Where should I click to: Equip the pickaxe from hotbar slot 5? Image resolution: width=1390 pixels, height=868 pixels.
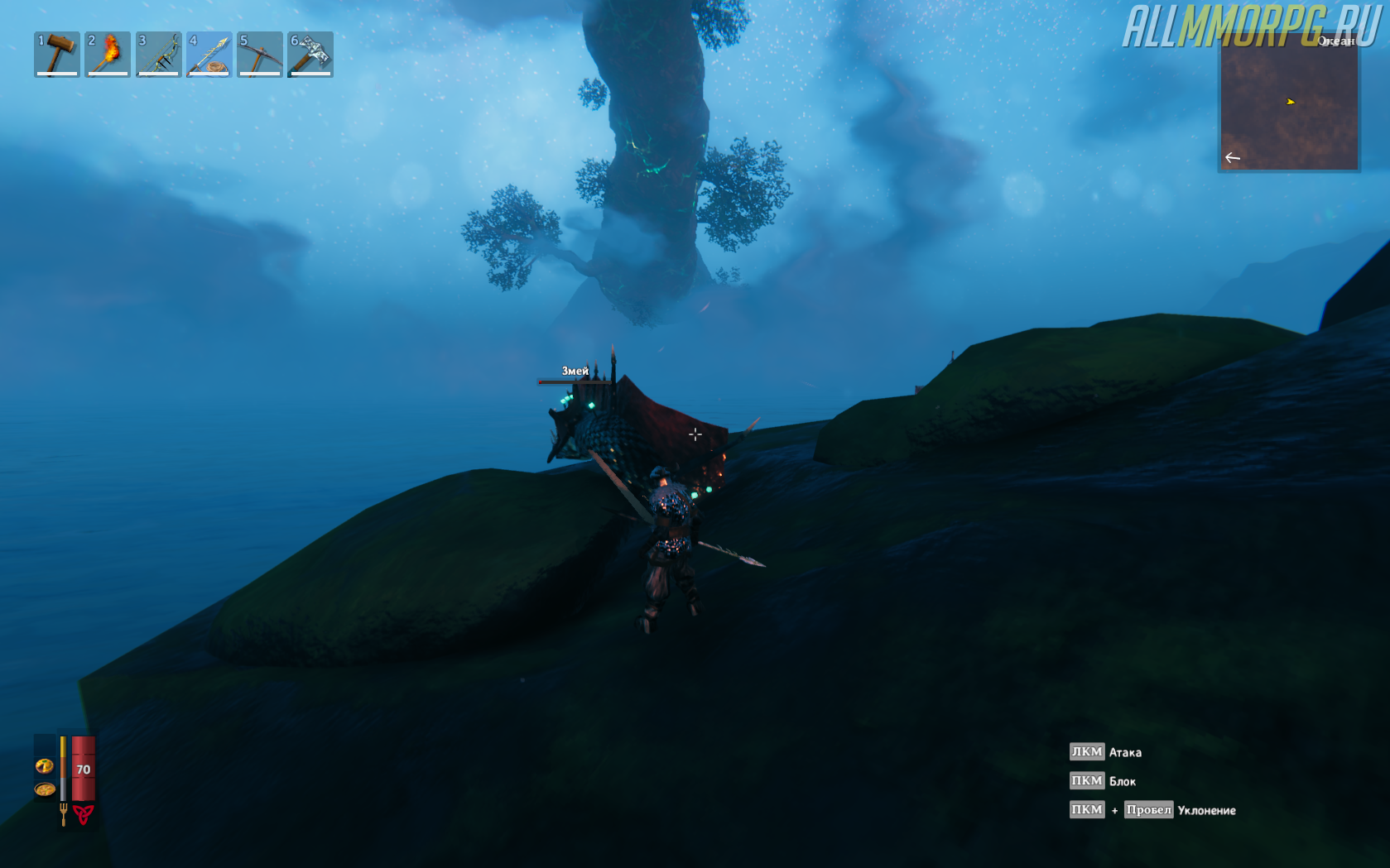click(260, 54)
